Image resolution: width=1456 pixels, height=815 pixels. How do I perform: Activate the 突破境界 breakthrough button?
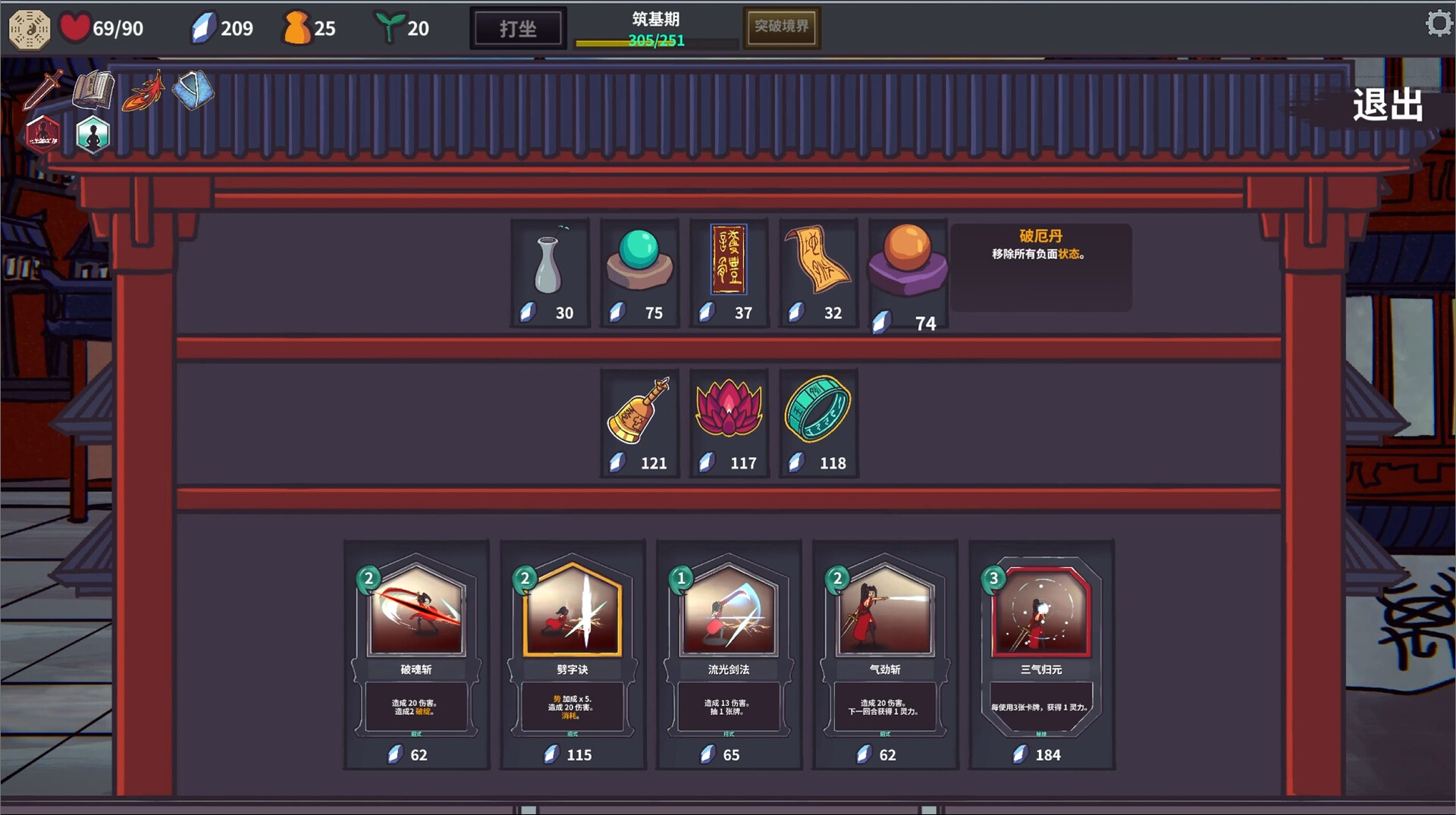tap(781, 27)
